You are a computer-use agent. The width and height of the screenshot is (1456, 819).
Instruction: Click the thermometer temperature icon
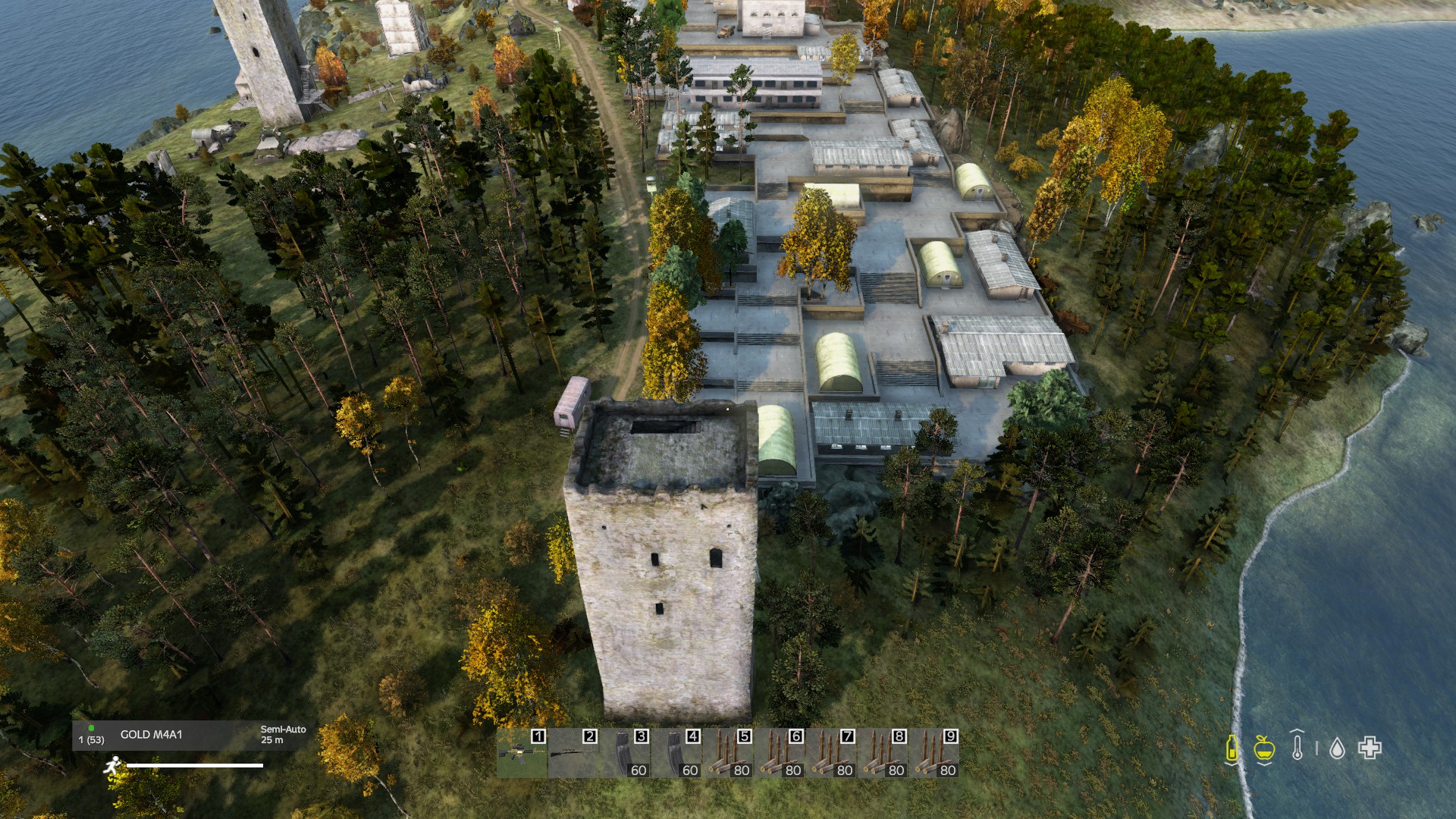(x=1298, y=746)
